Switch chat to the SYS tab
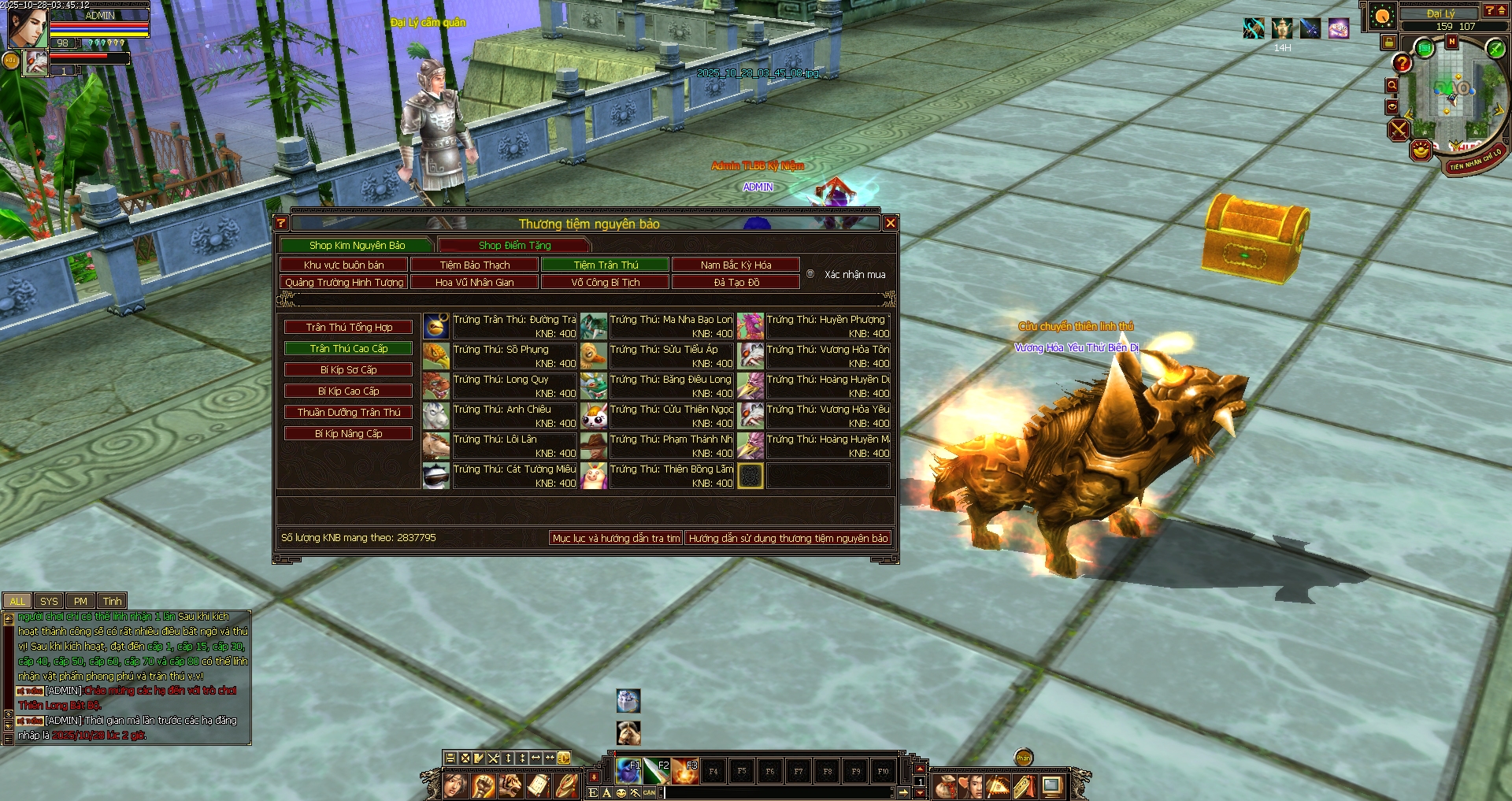 [49, 602]
